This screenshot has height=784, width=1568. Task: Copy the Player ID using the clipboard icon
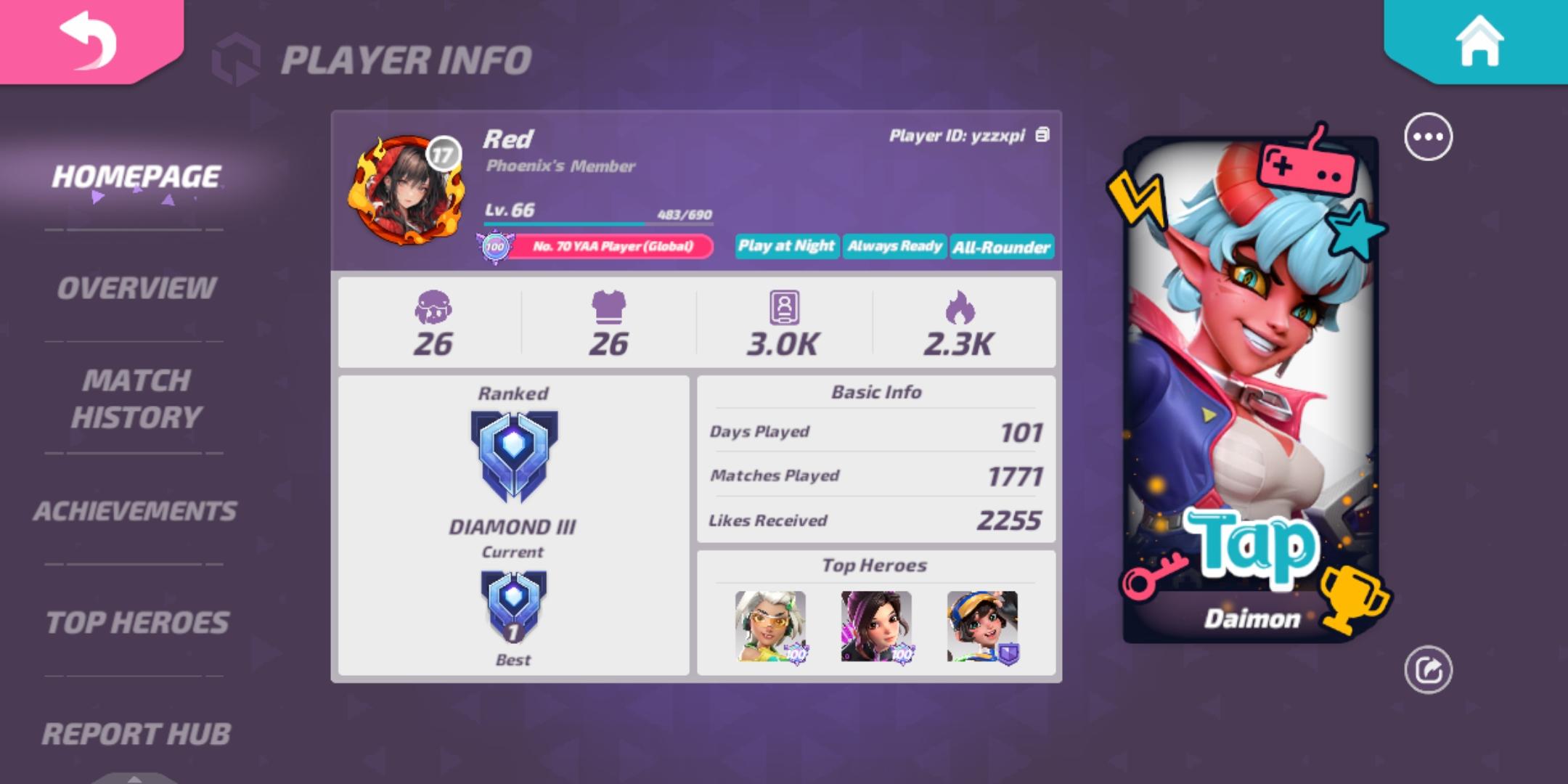click(1043, 135)
